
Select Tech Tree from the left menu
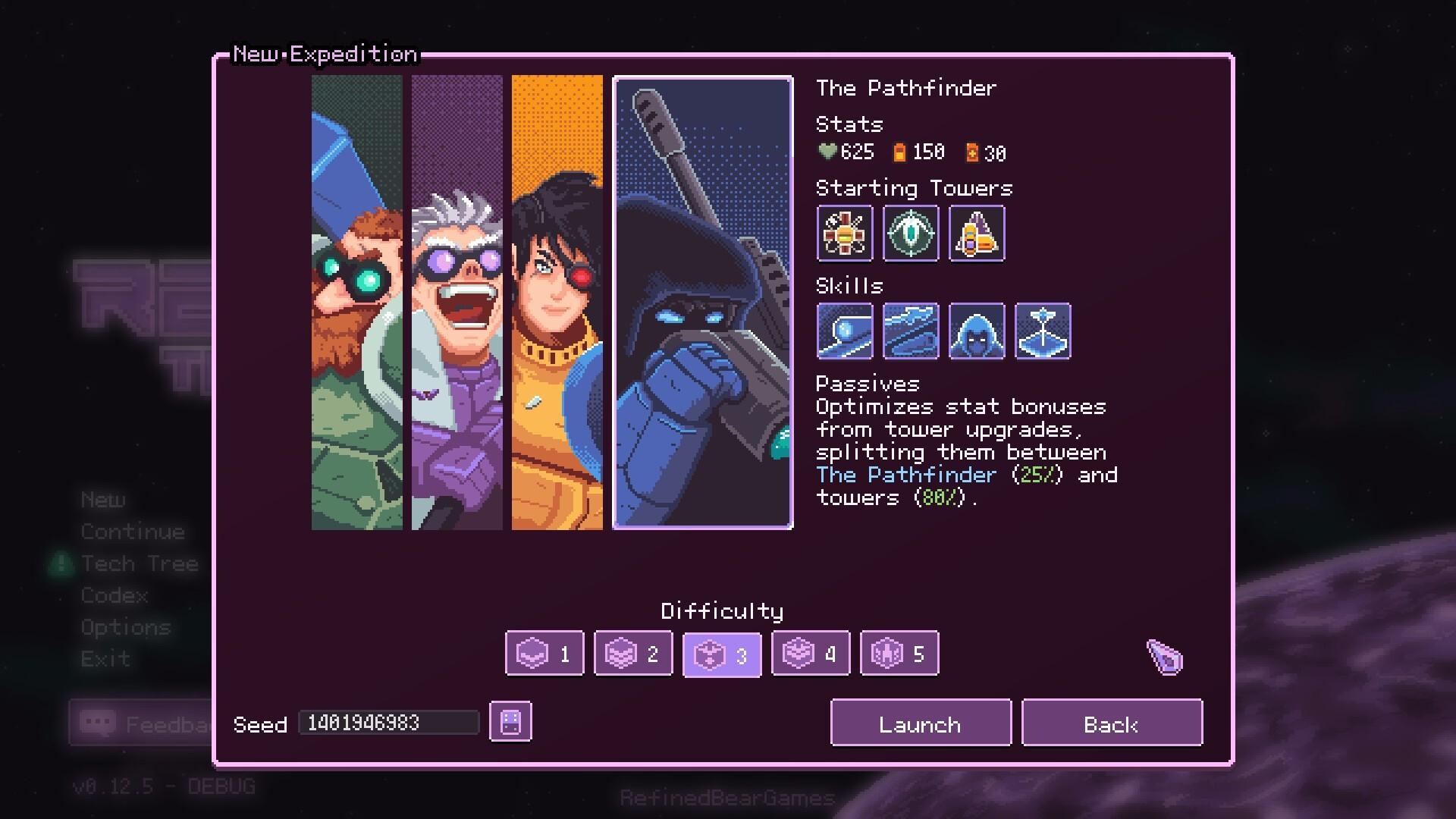point(139,563)
